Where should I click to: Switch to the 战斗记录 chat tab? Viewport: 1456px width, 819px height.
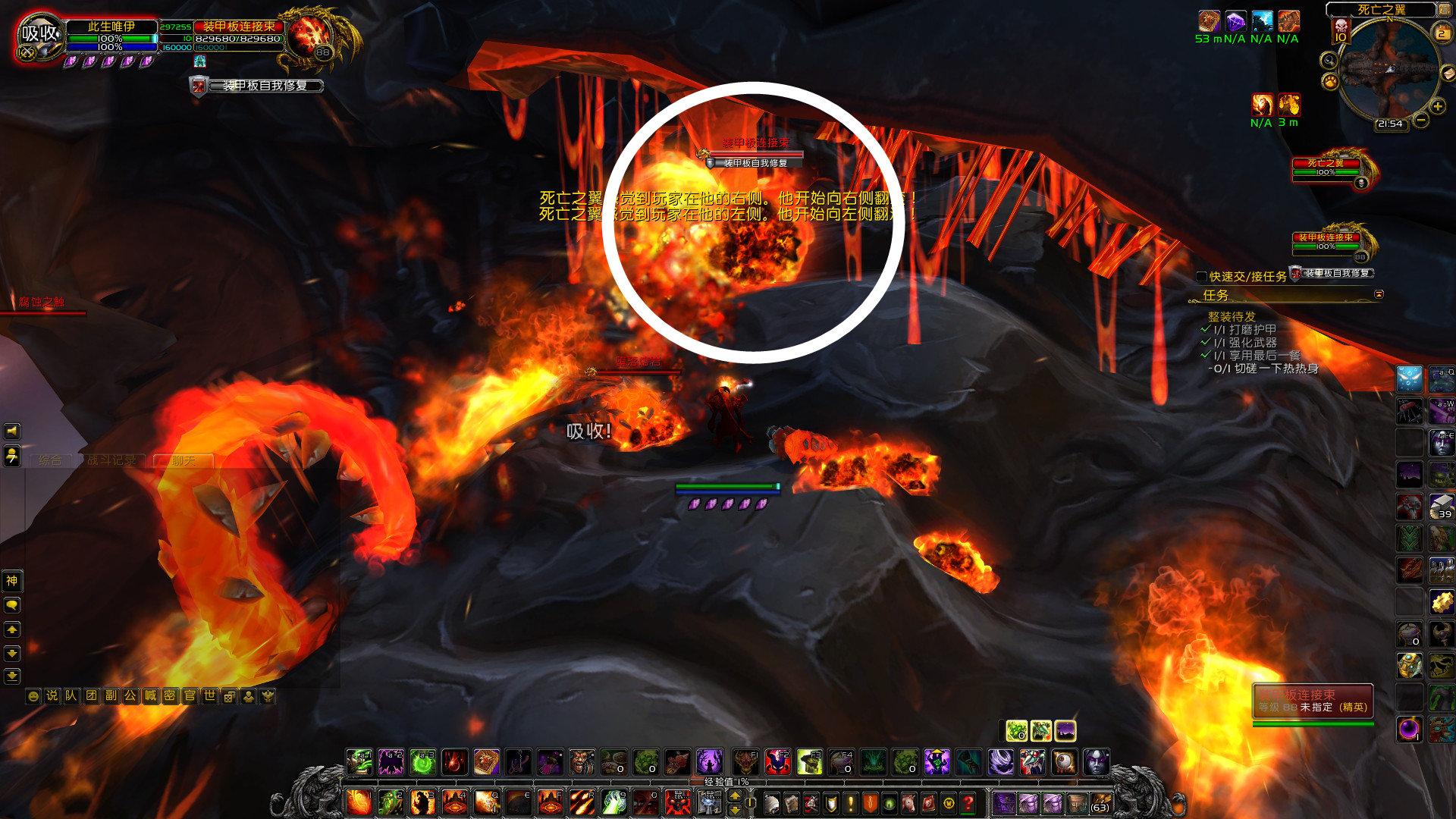pyautogui.click(x=112, y=460)
